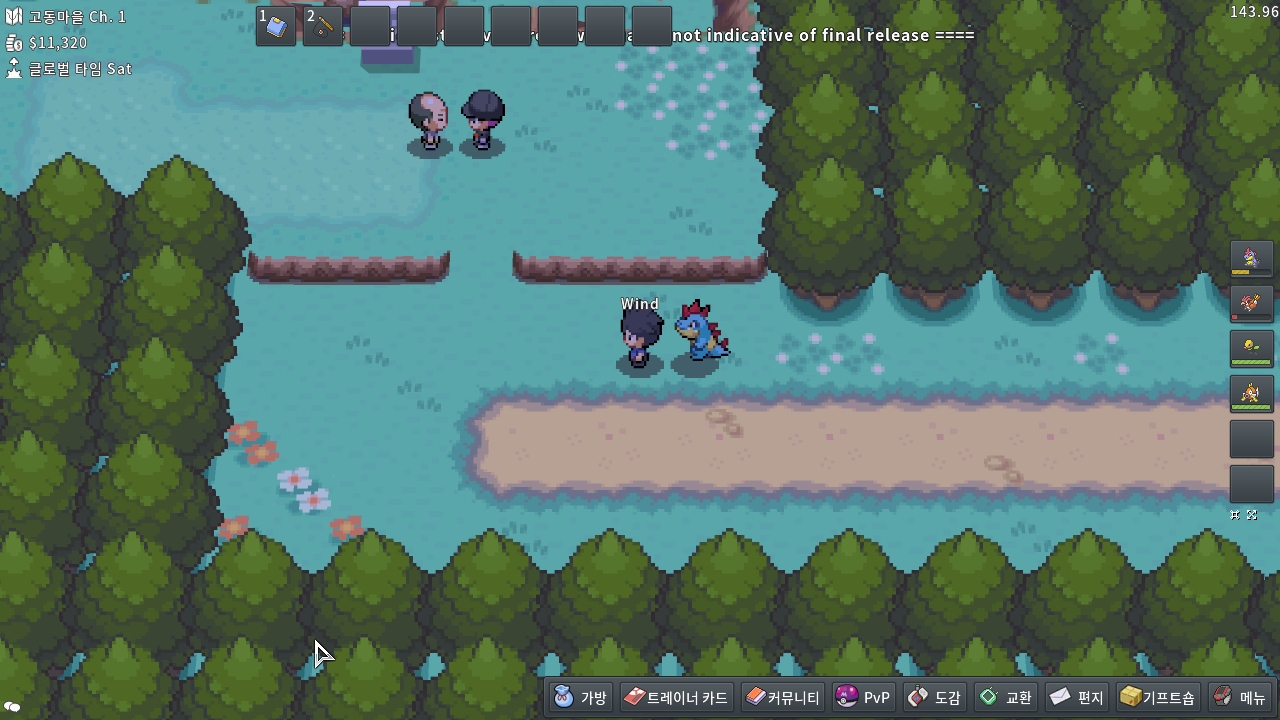
Task: Use hotbar slot 1 blue item
Action: click(276, 26)
